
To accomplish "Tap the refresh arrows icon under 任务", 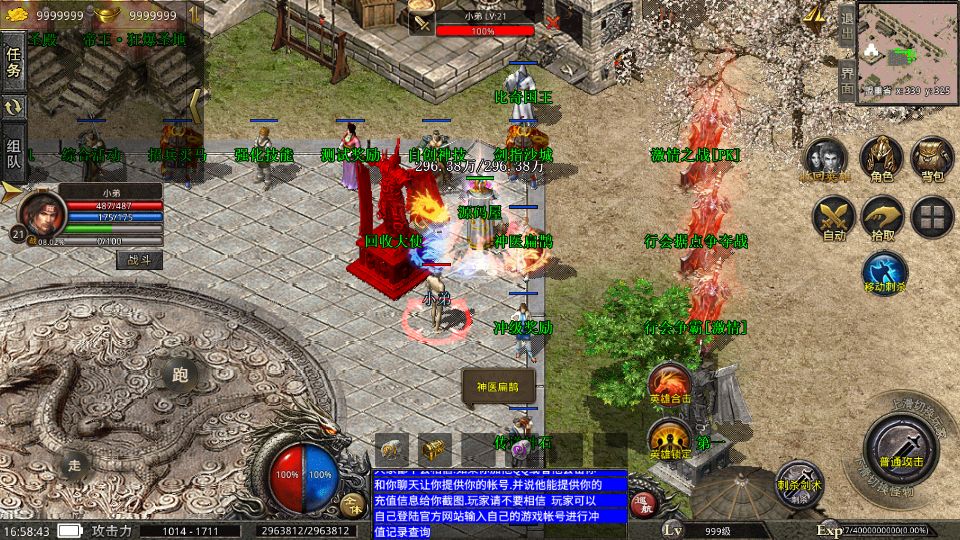I will tap(14, 107).
